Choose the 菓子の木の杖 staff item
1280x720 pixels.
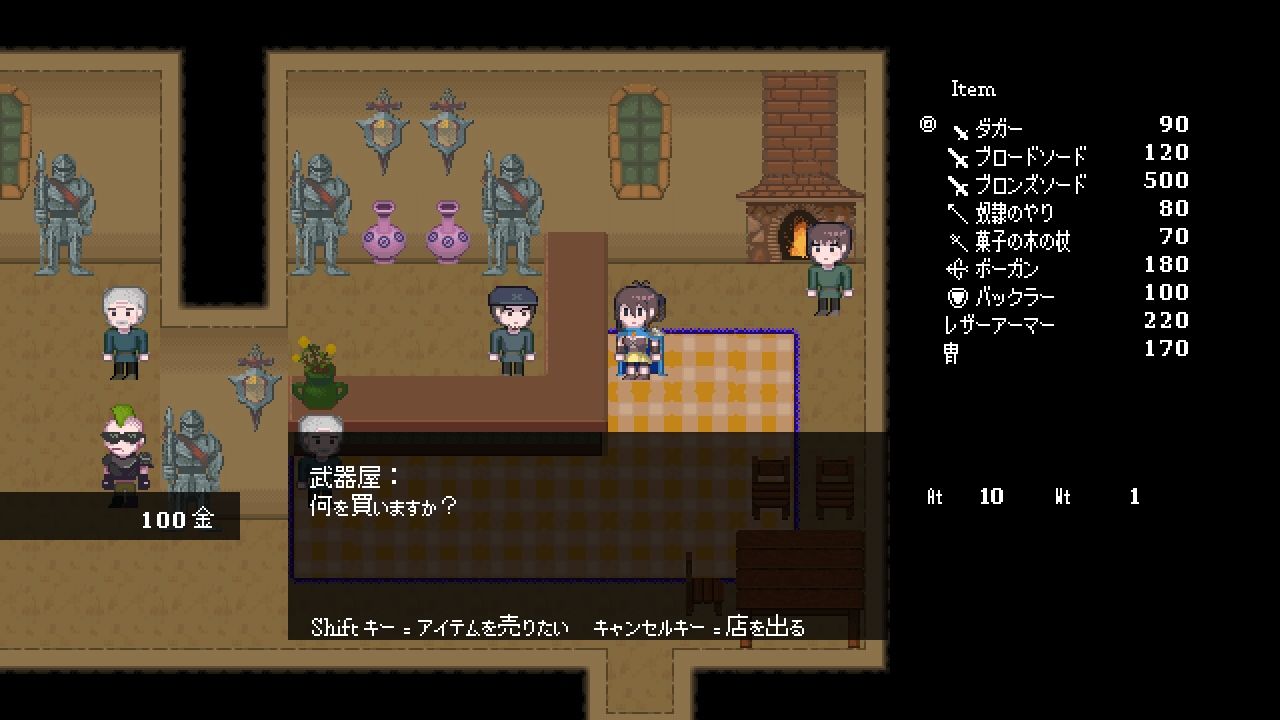tap(1022, 241)
